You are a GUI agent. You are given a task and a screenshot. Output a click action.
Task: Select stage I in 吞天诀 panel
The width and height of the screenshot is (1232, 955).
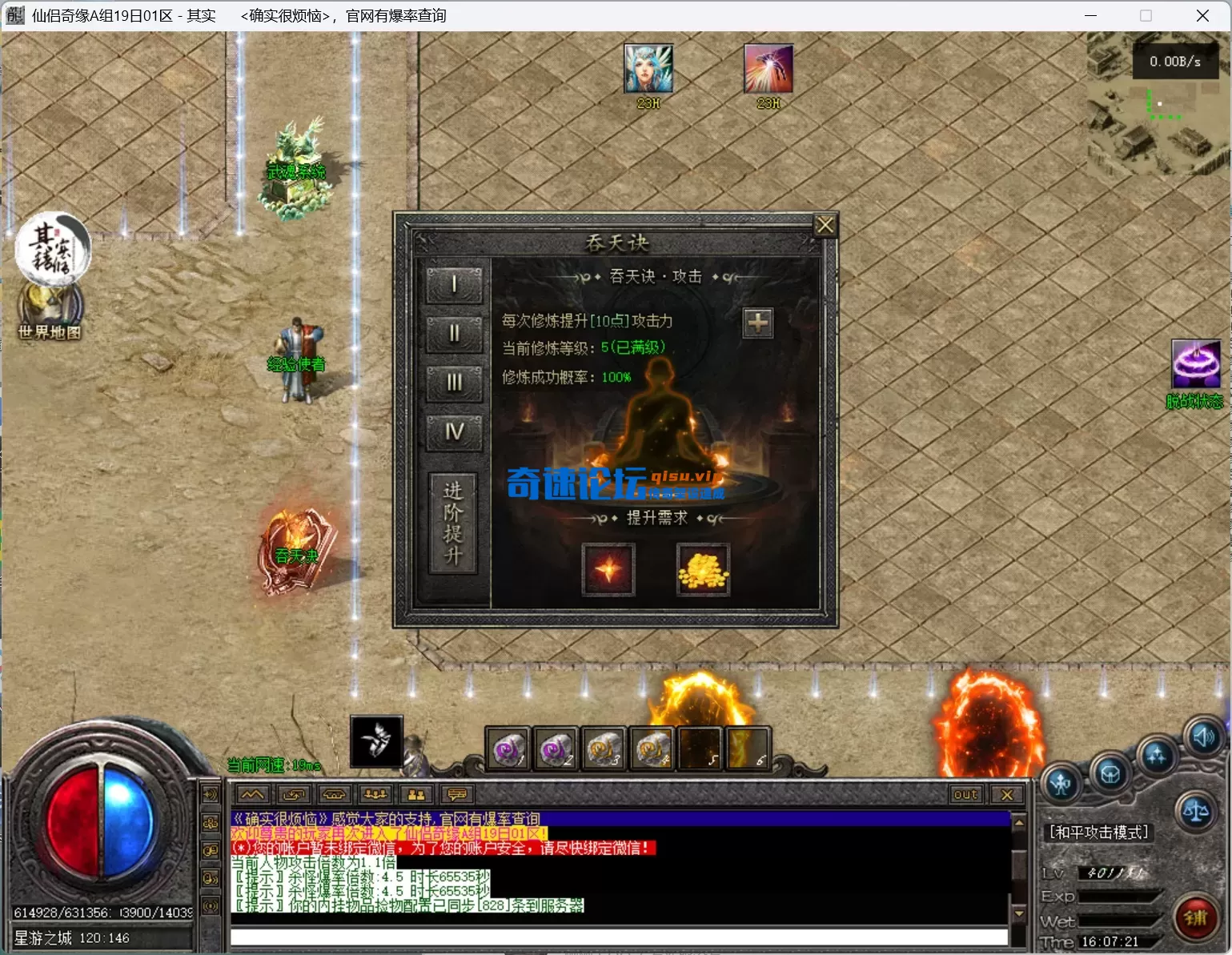click(454, 285)
